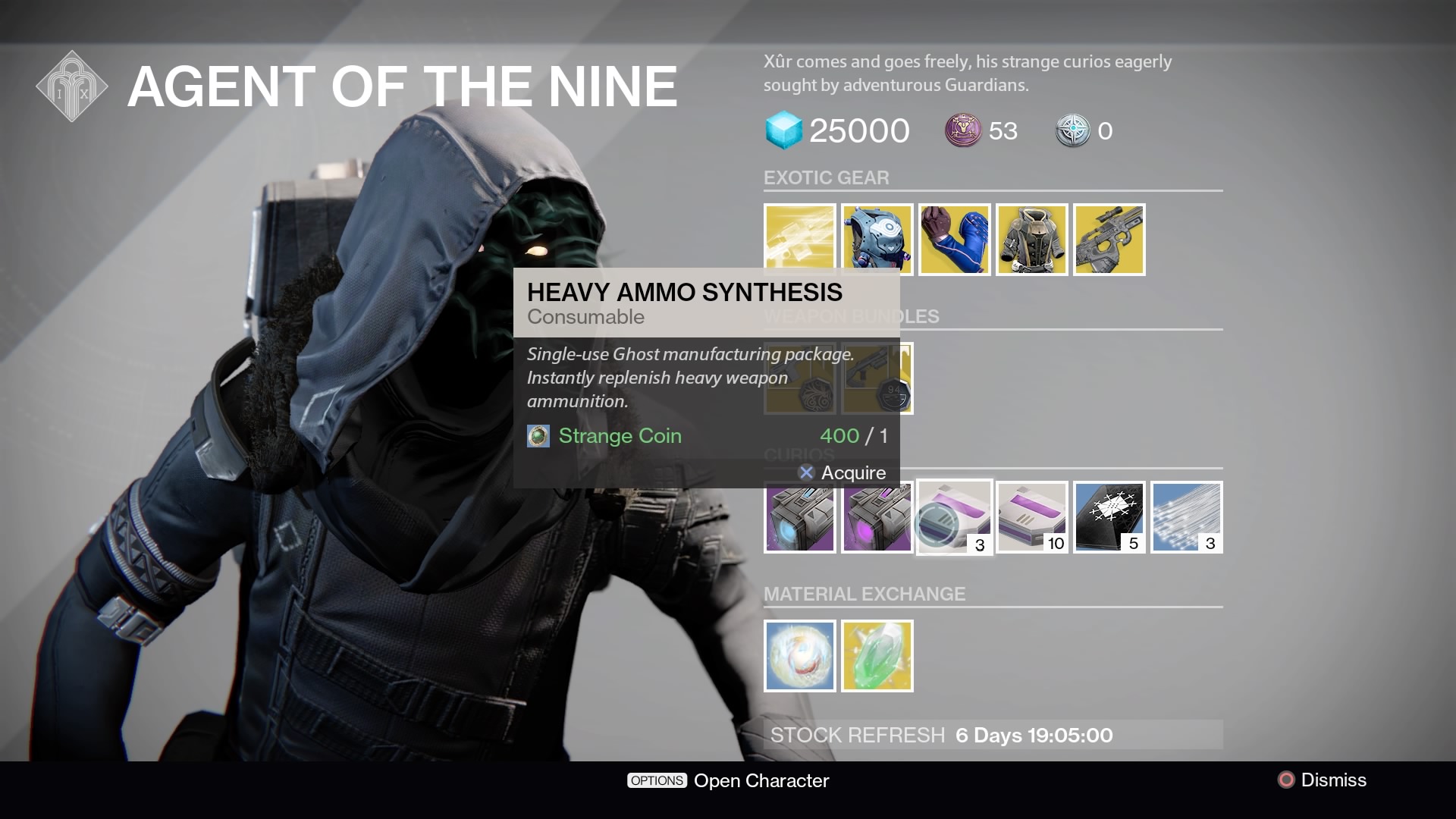Image resolution: width=1456 pixels, height=819 pixels.
Task: Select the gold weapon bundle rifle
Action: pyautogui.click(x=877, y=378)
